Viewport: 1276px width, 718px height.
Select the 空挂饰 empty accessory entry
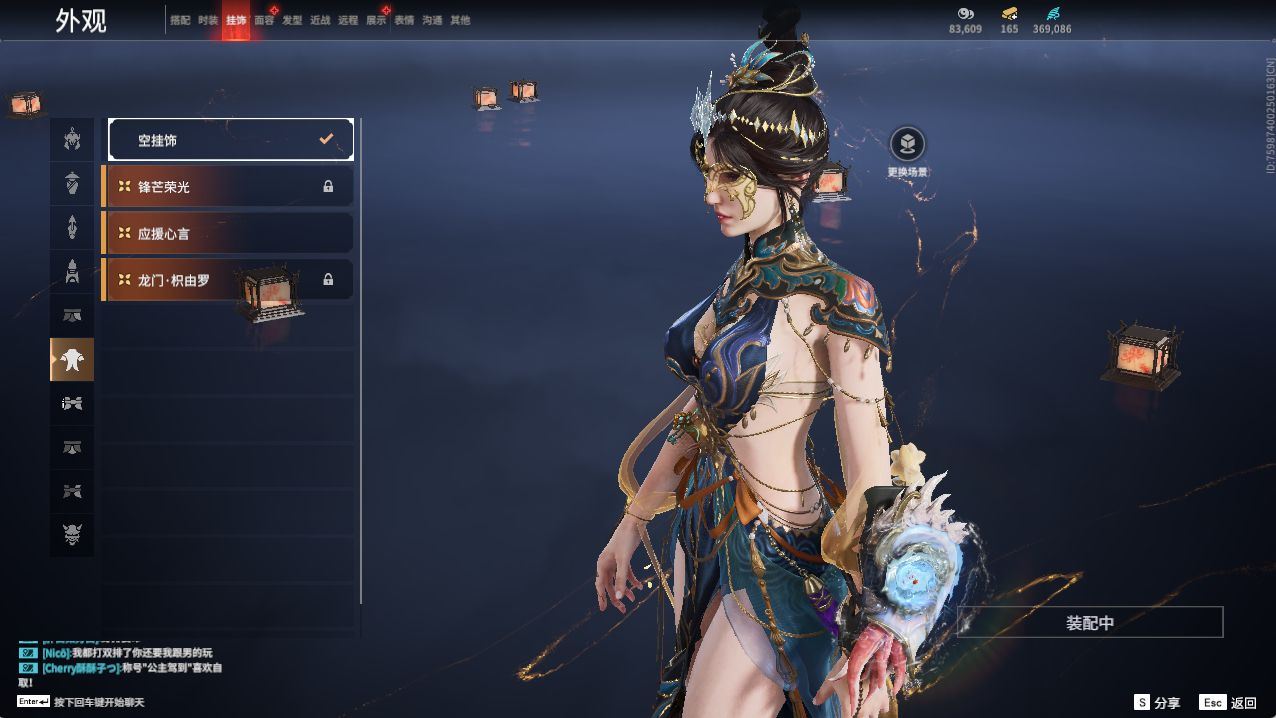point(230,140)
